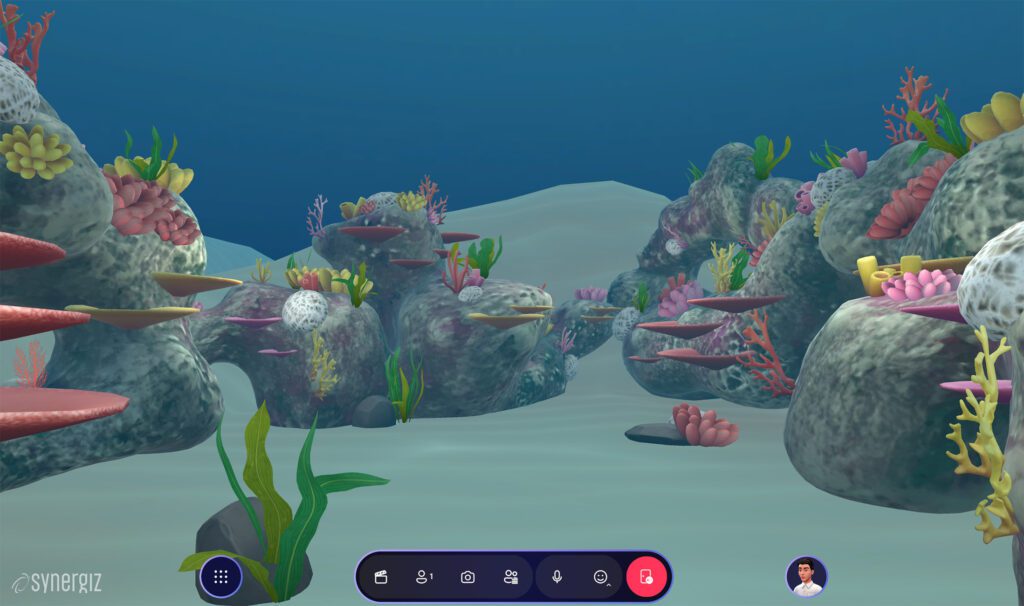Show the participants list
The image size is (1024, 606).
[x=423, y=577]
